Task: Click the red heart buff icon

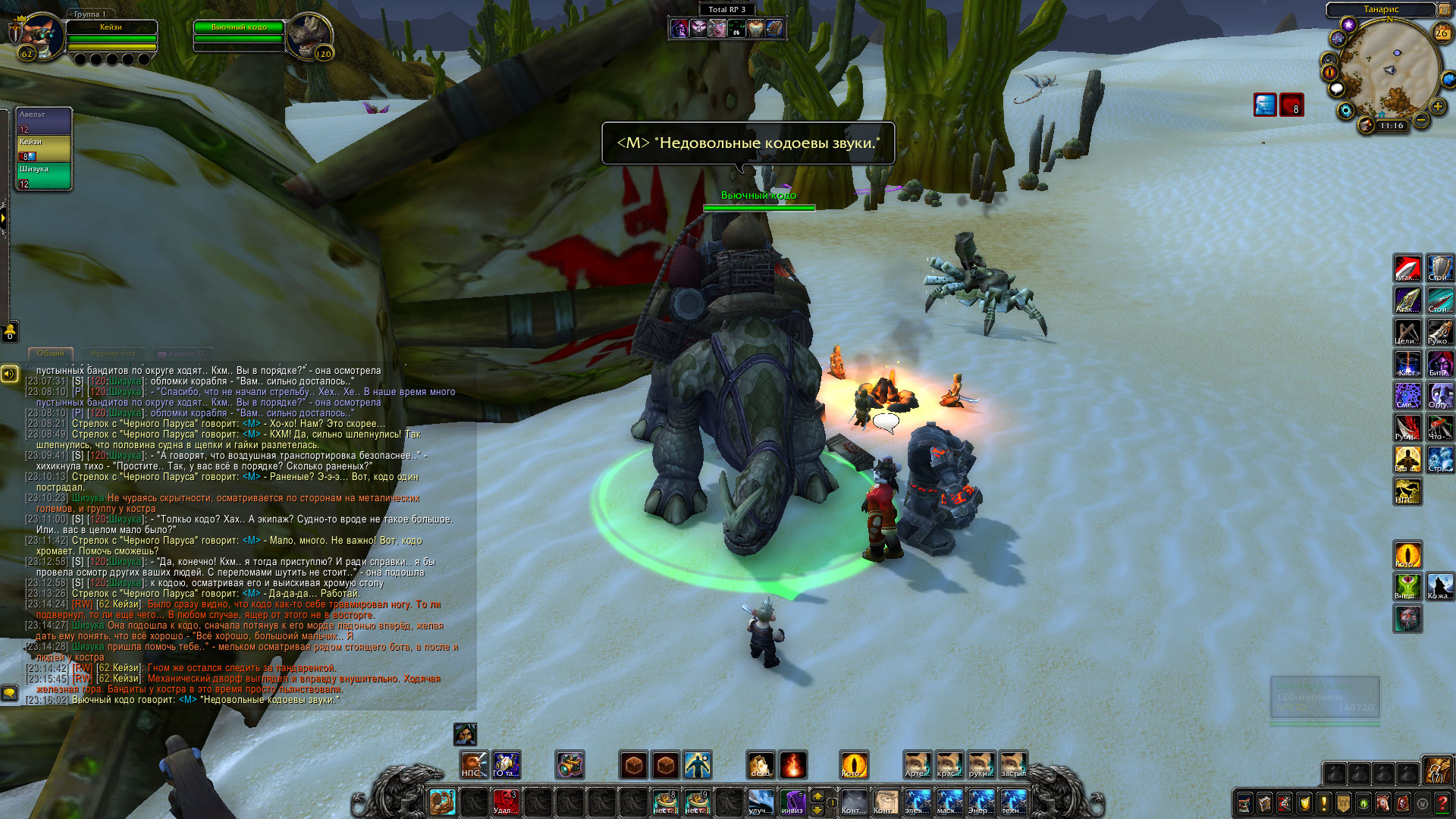Action: [1291, 105]
